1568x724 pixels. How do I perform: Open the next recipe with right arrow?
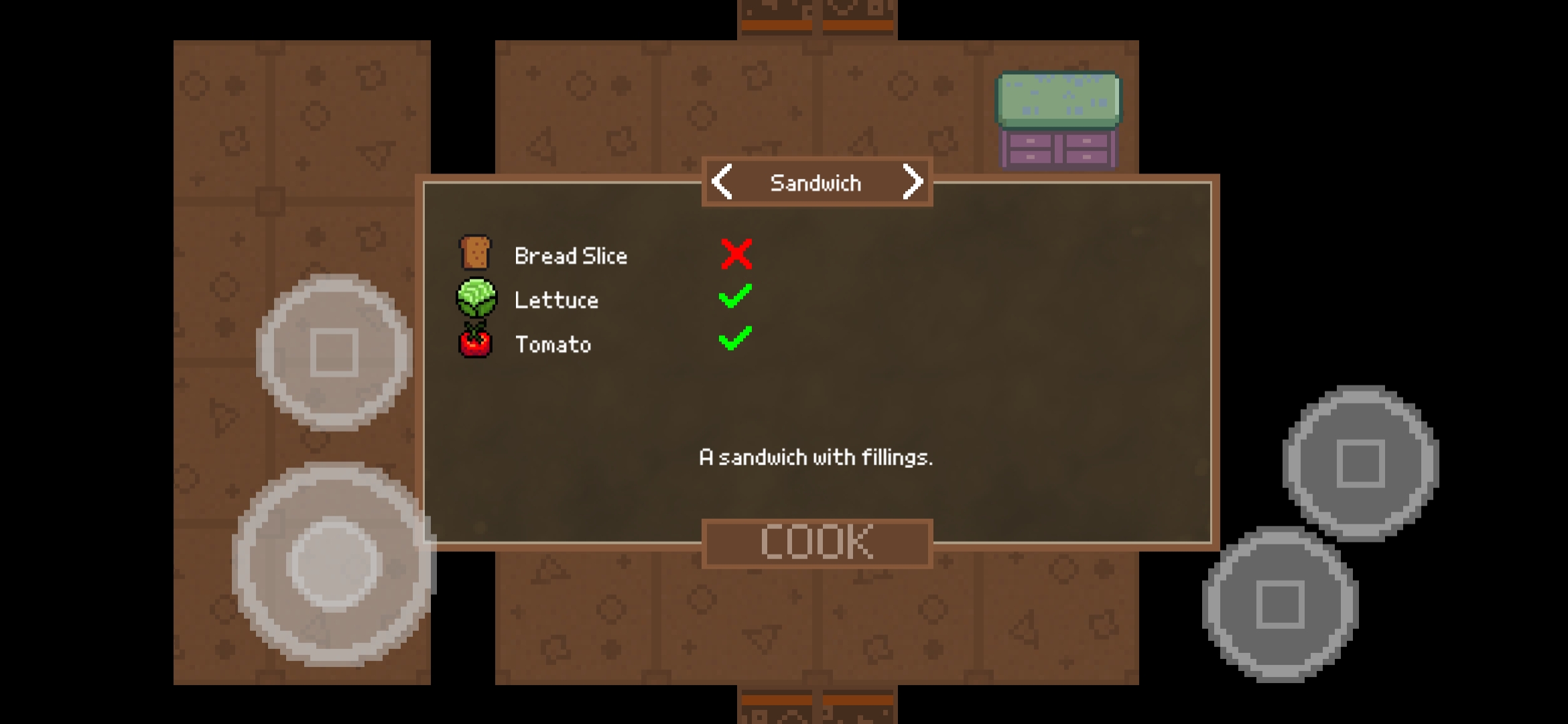913,182
